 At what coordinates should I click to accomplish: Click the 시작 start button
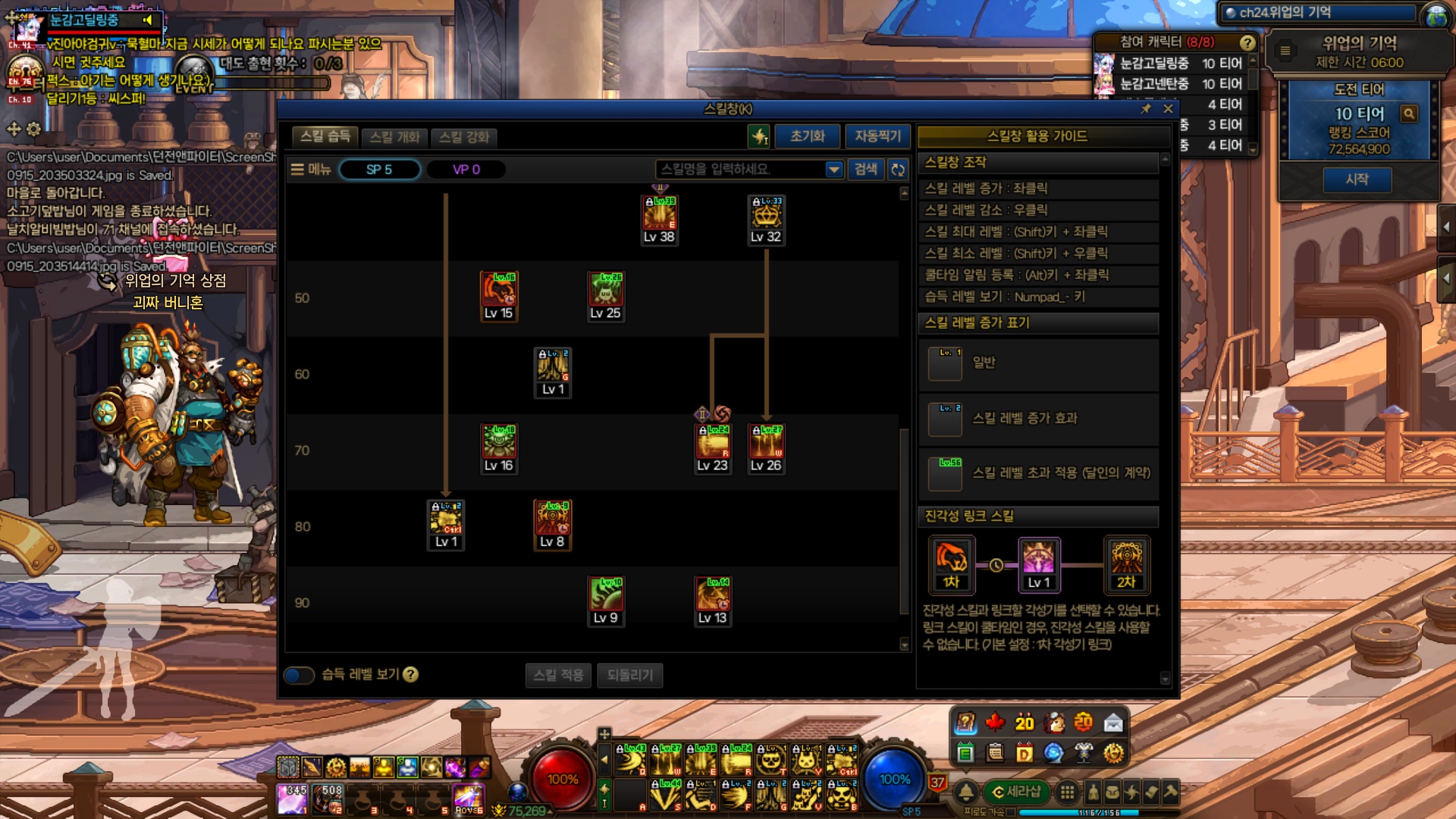click(x=1357, y=180)
